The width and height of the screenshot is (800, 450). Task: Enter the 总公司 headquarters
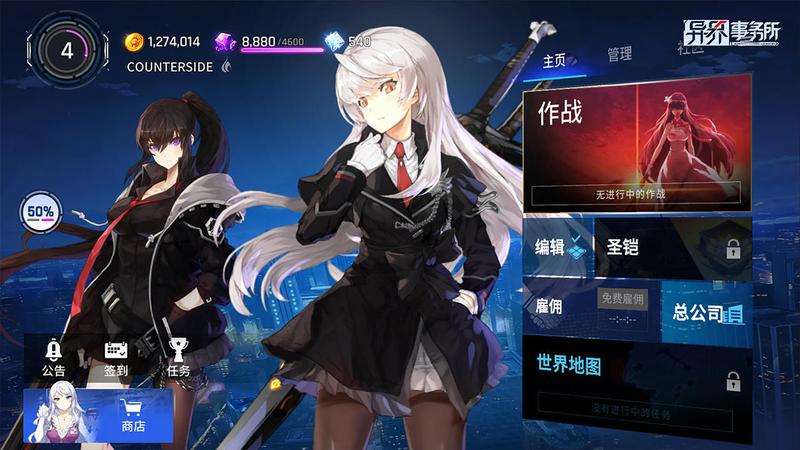[708, 313]
